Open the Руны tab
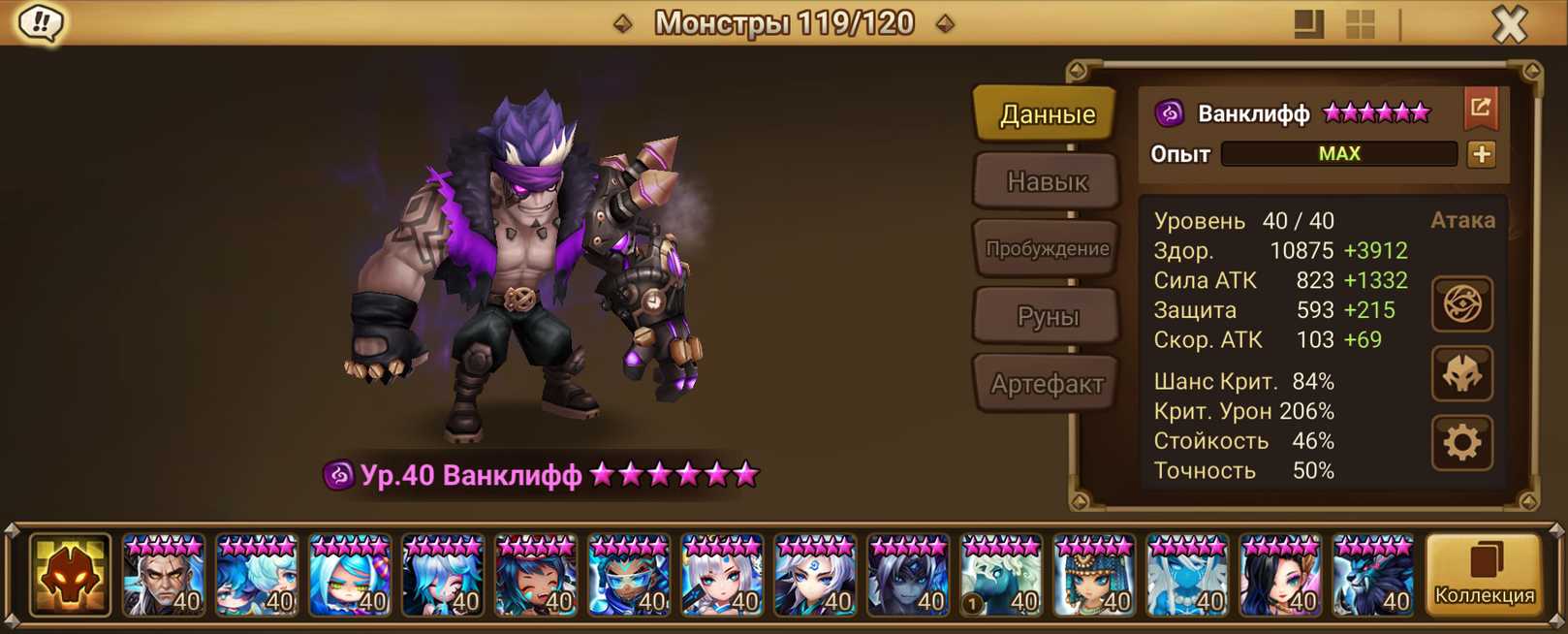 [x=1047, y=316]
